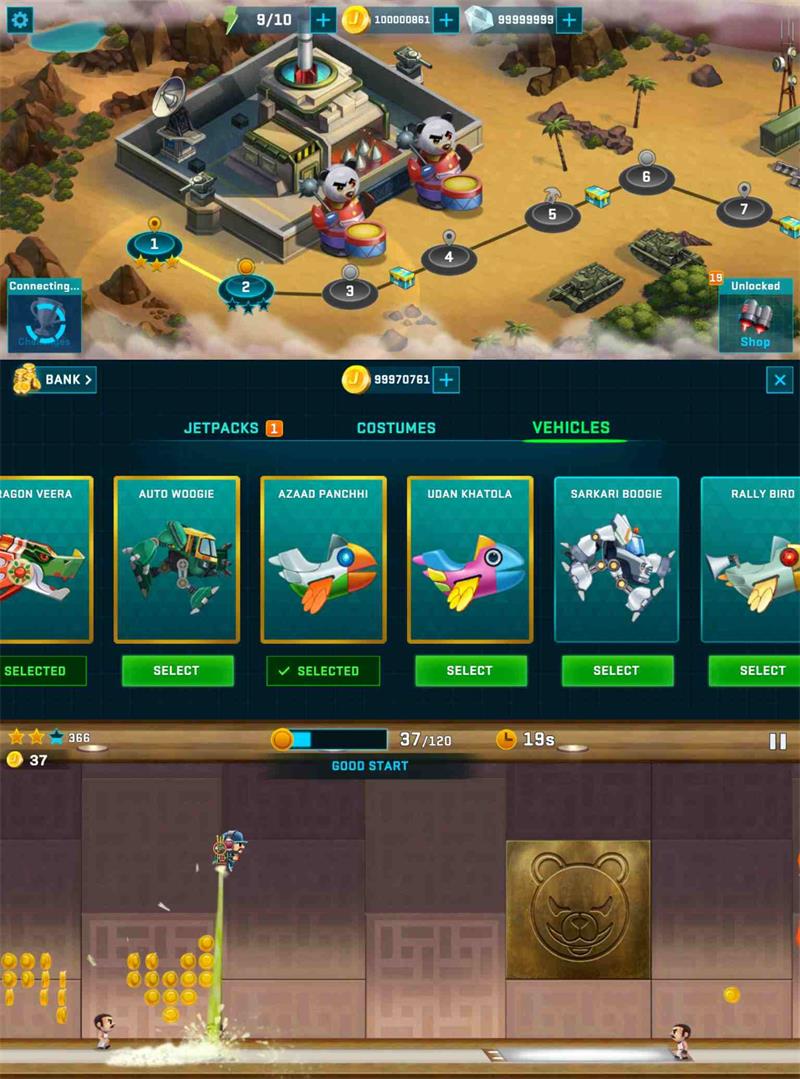Add more energy with the plus button
The height and width of the screenshot is (1079, 800).
pos(323,19)
